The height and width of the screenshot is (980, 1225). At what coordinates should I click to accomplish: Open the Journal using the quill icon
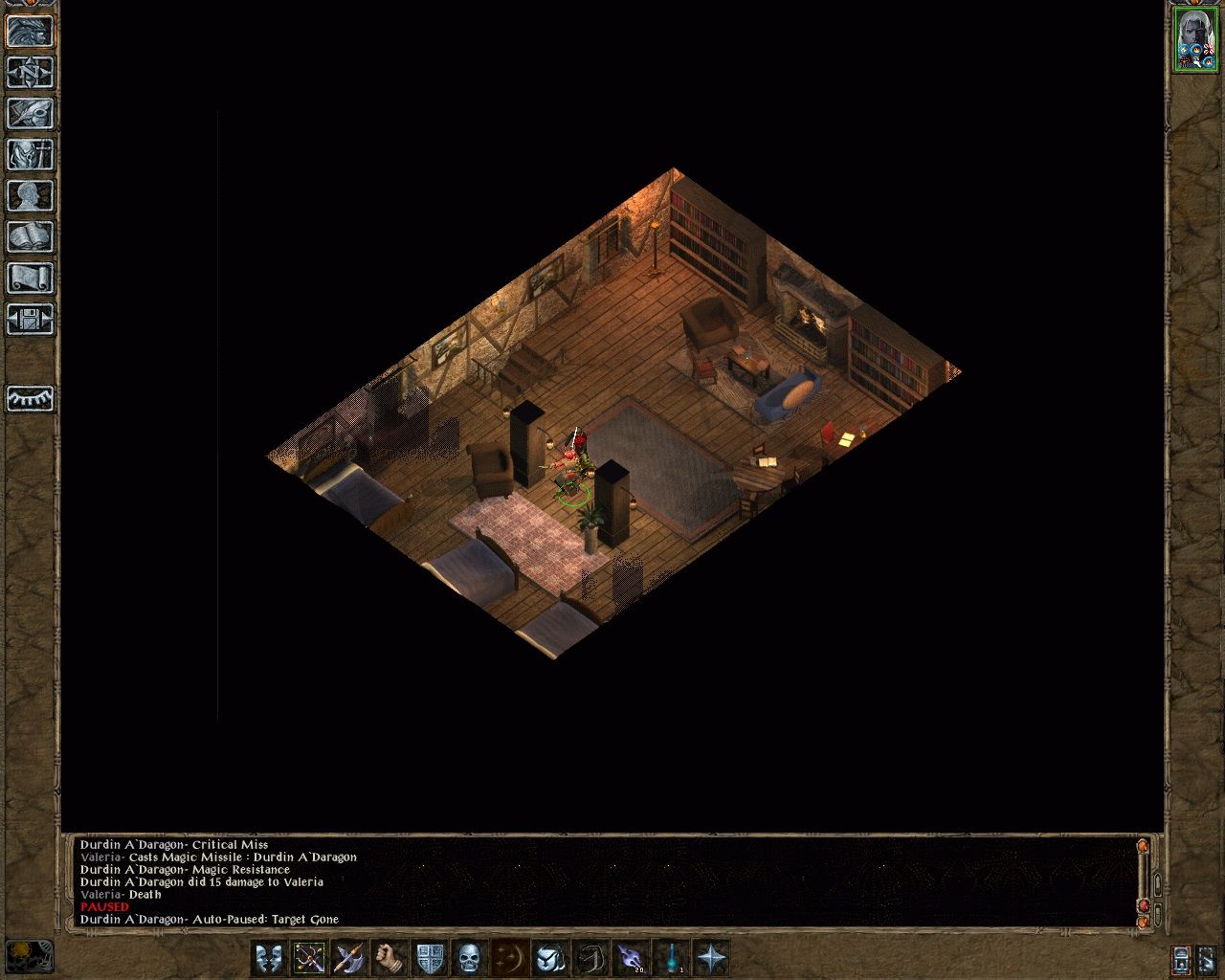click(x=29, y=114)
